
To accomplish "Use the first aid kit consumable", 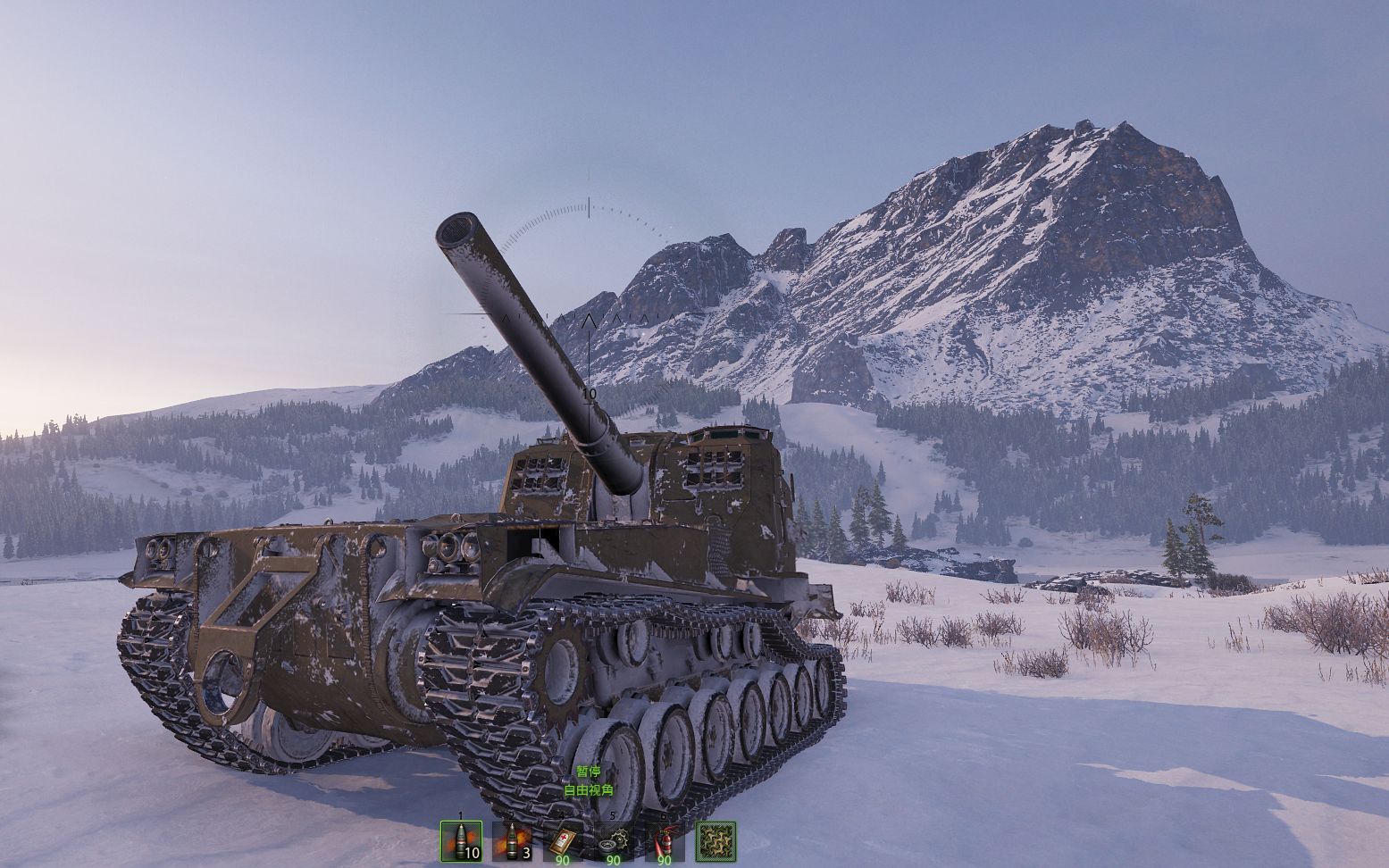I will point(563,841).
